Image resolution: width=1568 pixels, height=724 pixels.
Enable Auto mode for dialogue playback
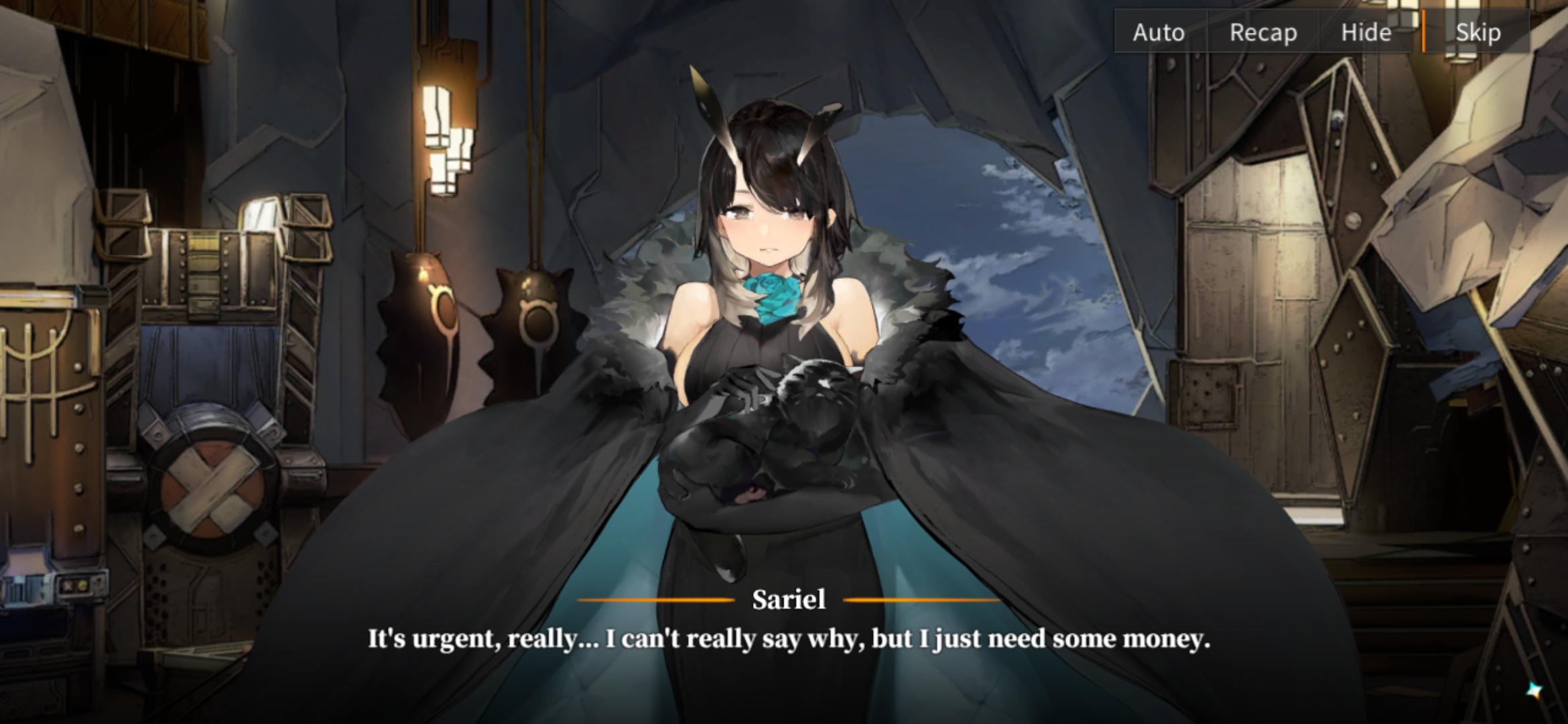coord(1158,32)
